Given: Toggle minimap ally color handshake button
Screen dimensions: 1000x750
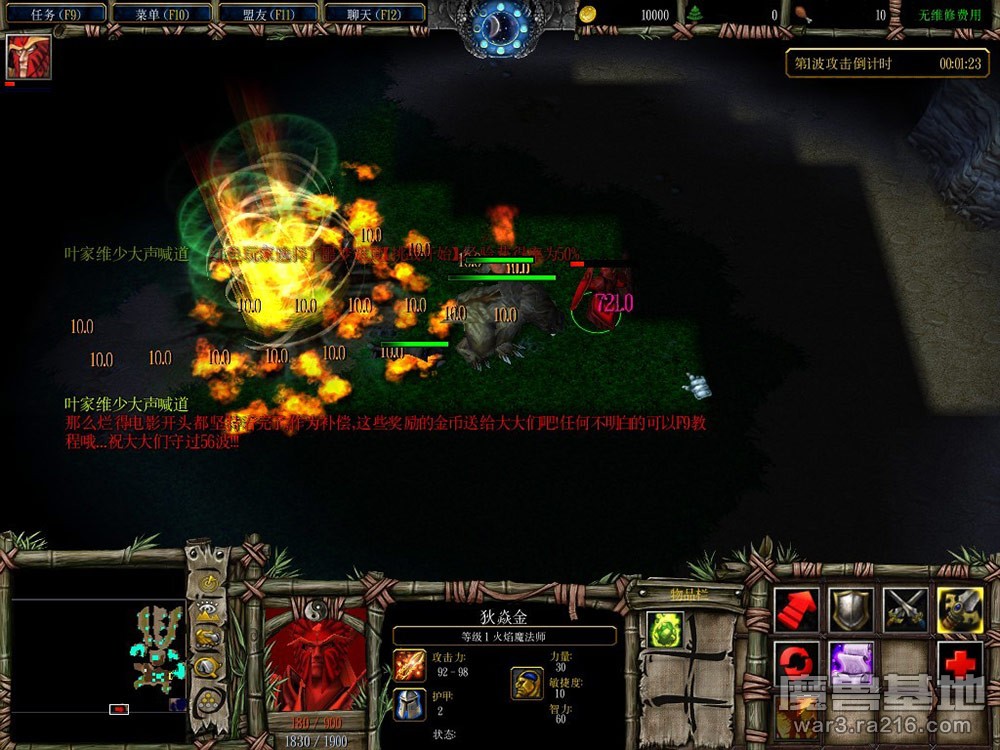Looking at the screenshot, I should [x=208, y=638].
